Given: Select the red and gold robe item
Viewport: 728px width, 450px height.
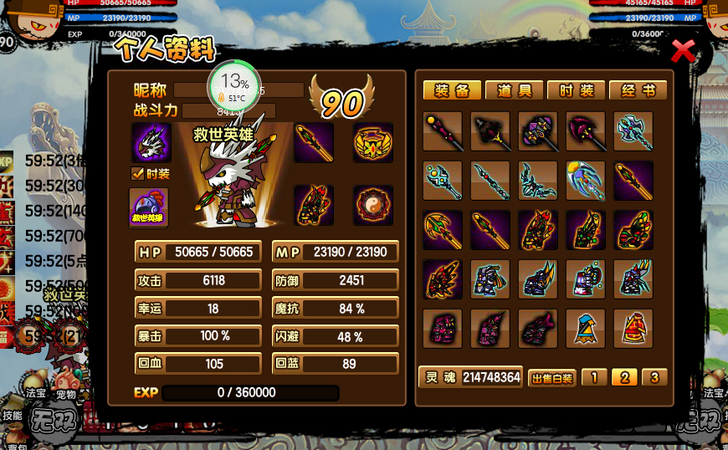Looking at the screenshot, I should (x=633, y=328).
